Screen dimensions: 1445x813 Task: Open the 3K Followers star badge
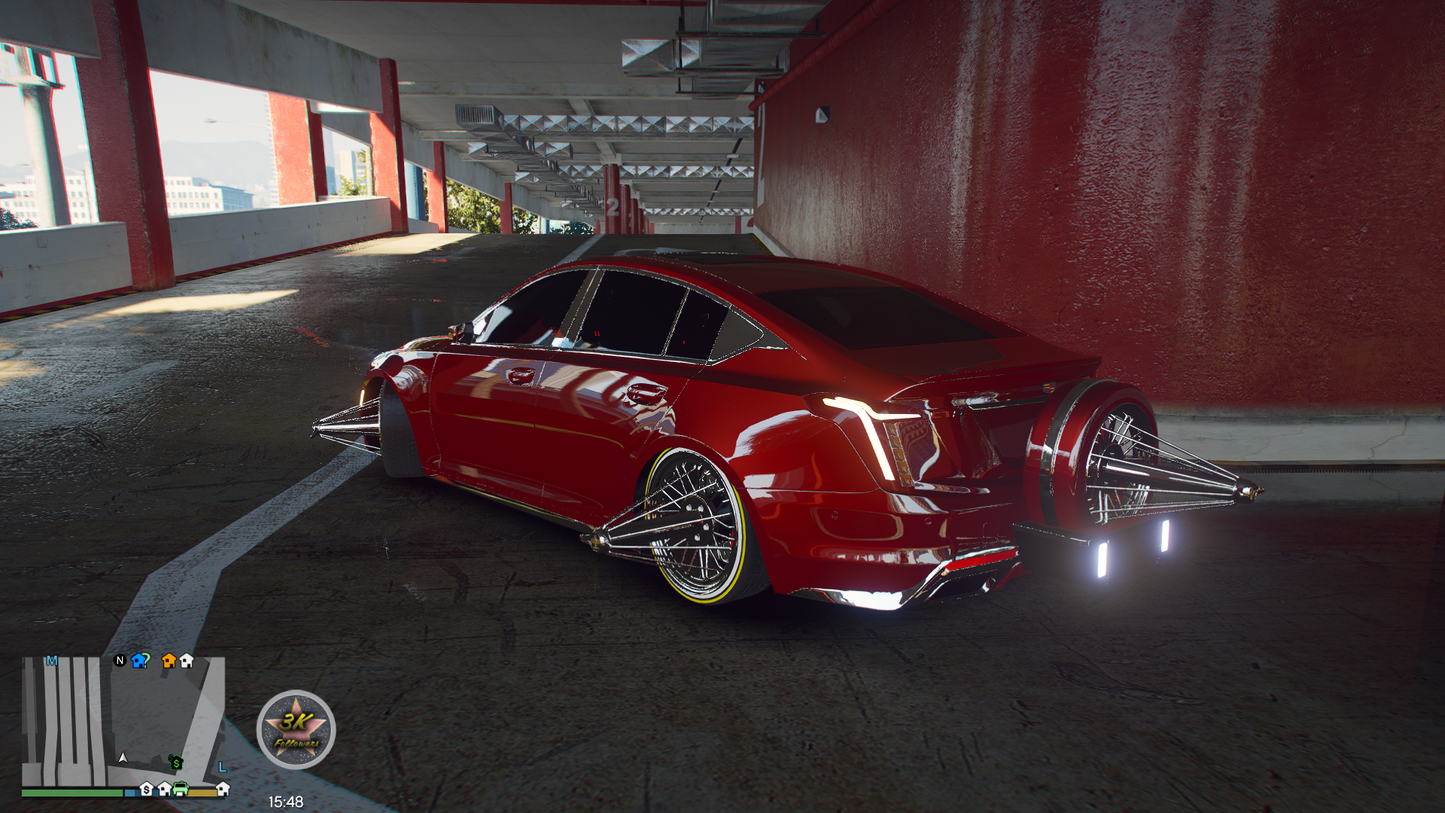pos(296,730)
